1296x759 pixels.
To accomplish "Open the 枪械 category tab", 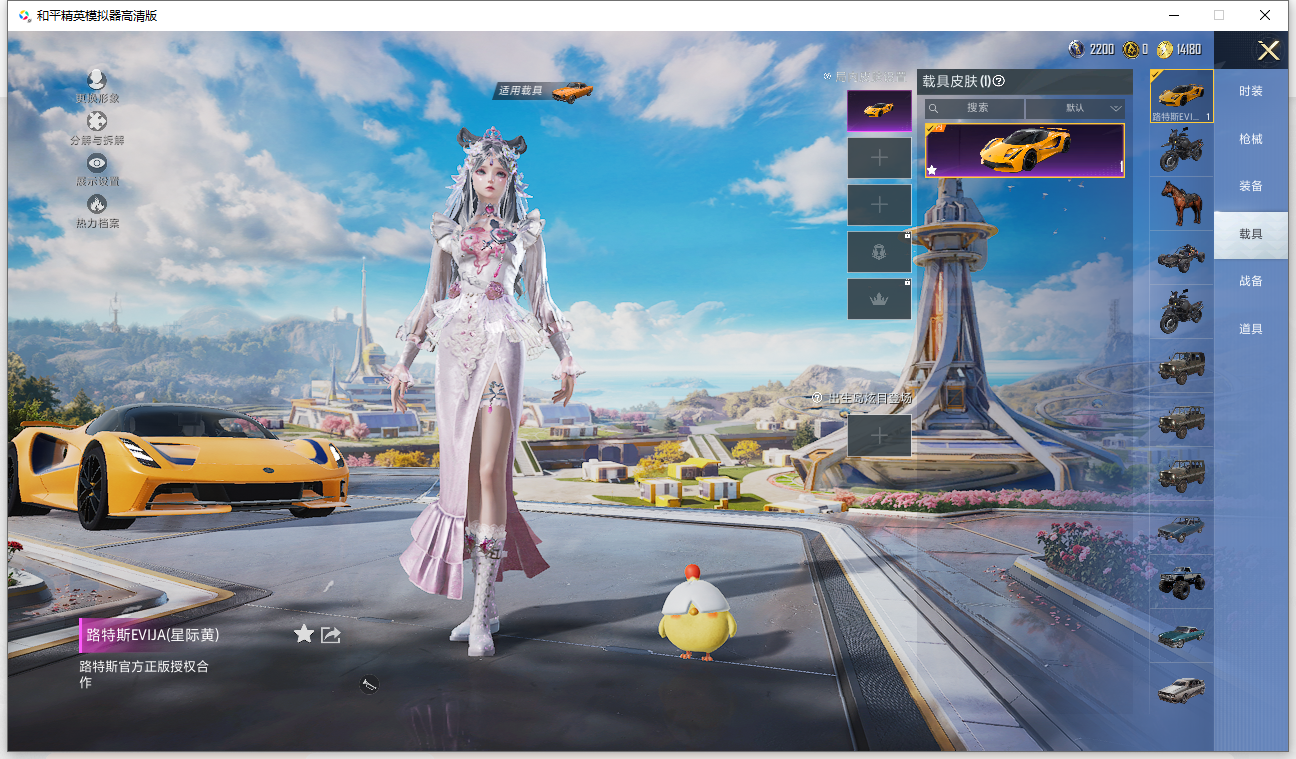I will (x=1250, y=139).
